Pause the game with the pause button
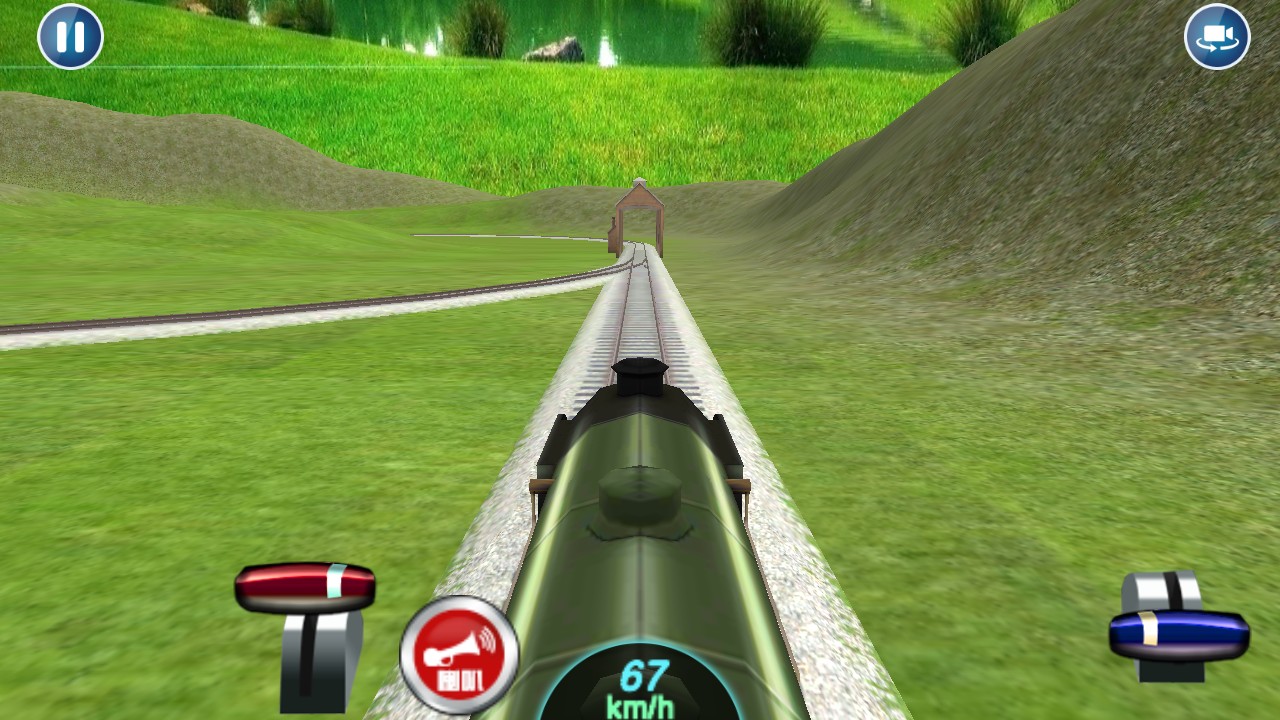1280x720 pixels. coord(70,37)
